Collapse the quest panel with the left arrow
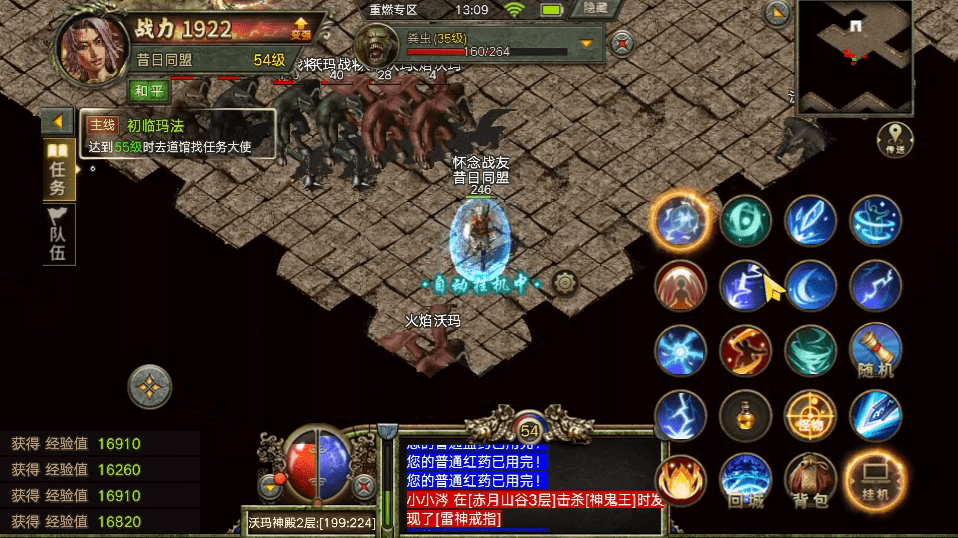 click(x=57, y=122)
